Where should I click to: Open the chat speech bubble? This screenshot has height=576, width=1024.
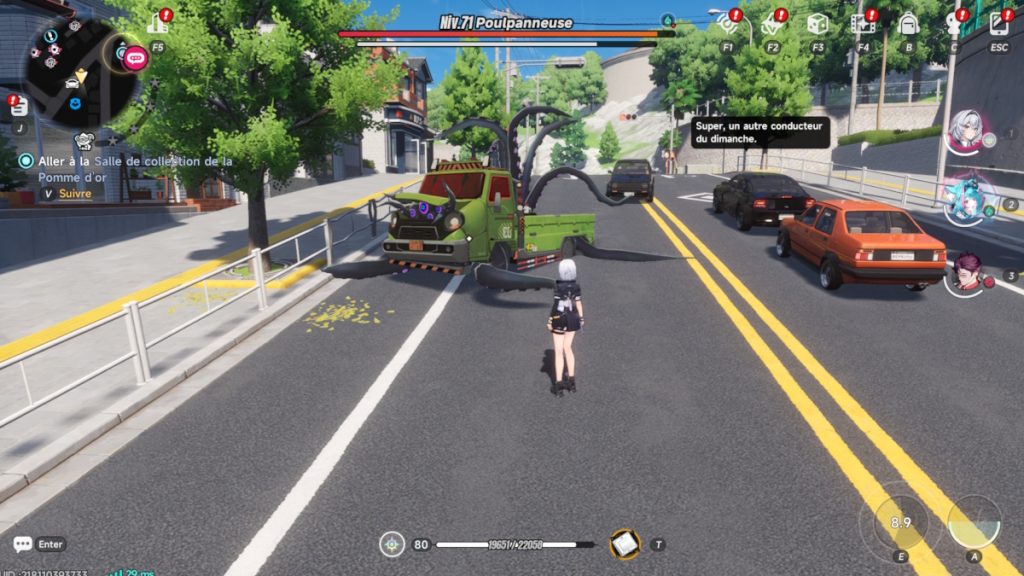coord(22,545)
